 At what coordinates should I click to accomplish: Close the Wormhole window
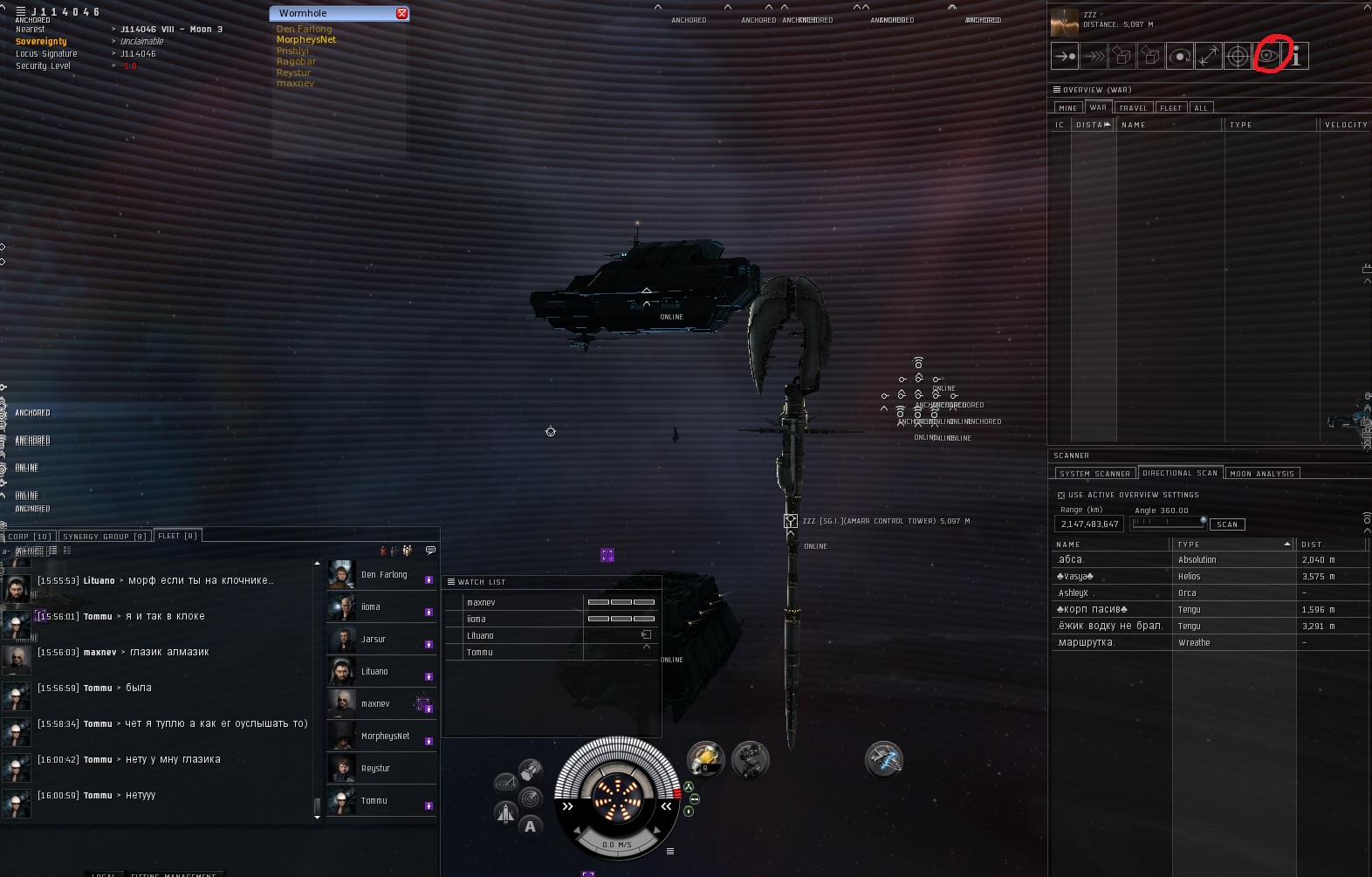click(x=401, y=13)
